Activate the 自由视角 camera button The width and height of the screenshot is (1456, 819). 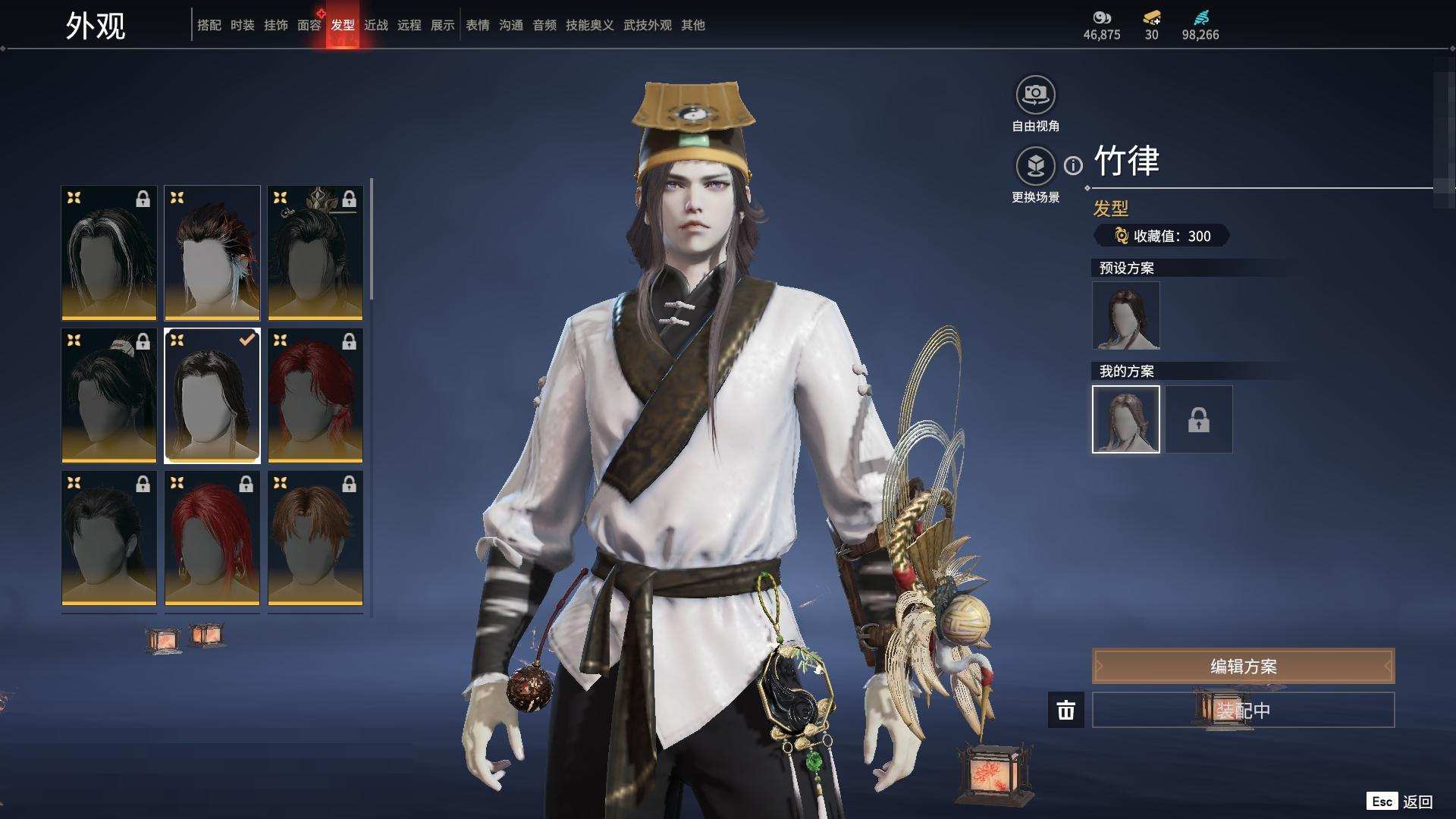tap(1035, 96)
